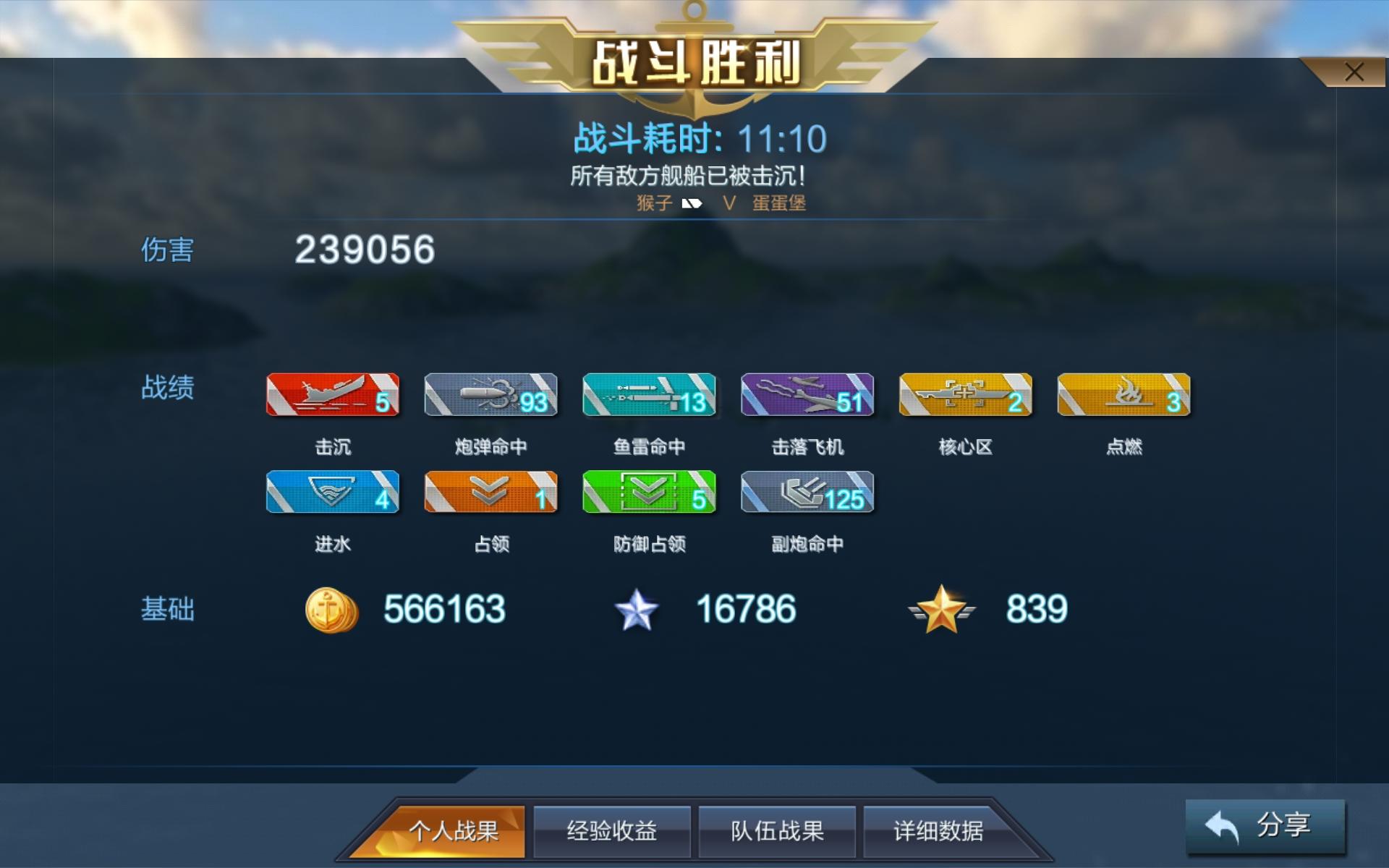Image resolution: width=1389 pixels, height=868 pixels.
Task: Switch to the 经验收益 tab
Action: pos(612,831)
